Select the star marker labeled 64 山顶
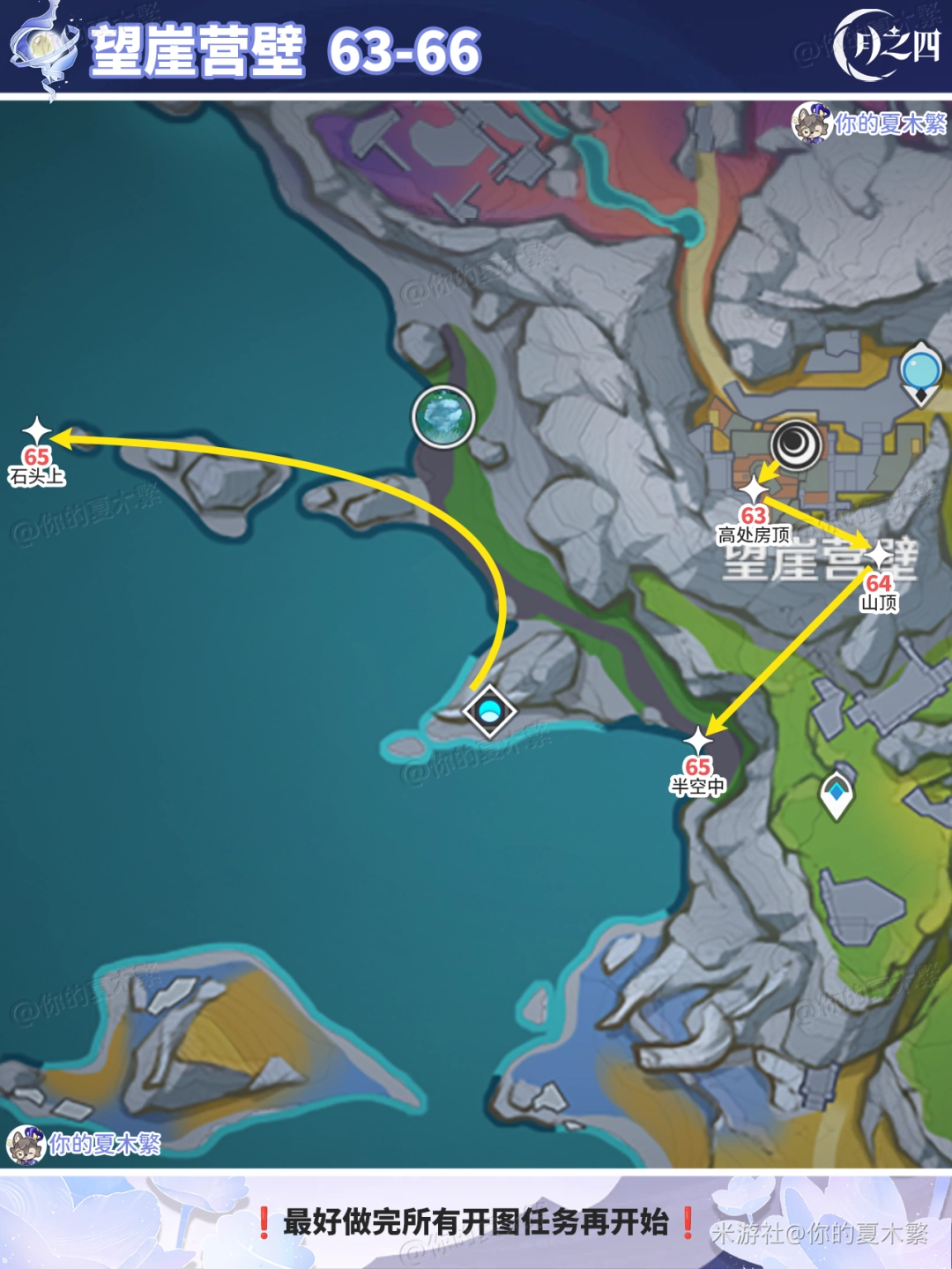This screenshot has height=1269, width=952. point(880,556)
